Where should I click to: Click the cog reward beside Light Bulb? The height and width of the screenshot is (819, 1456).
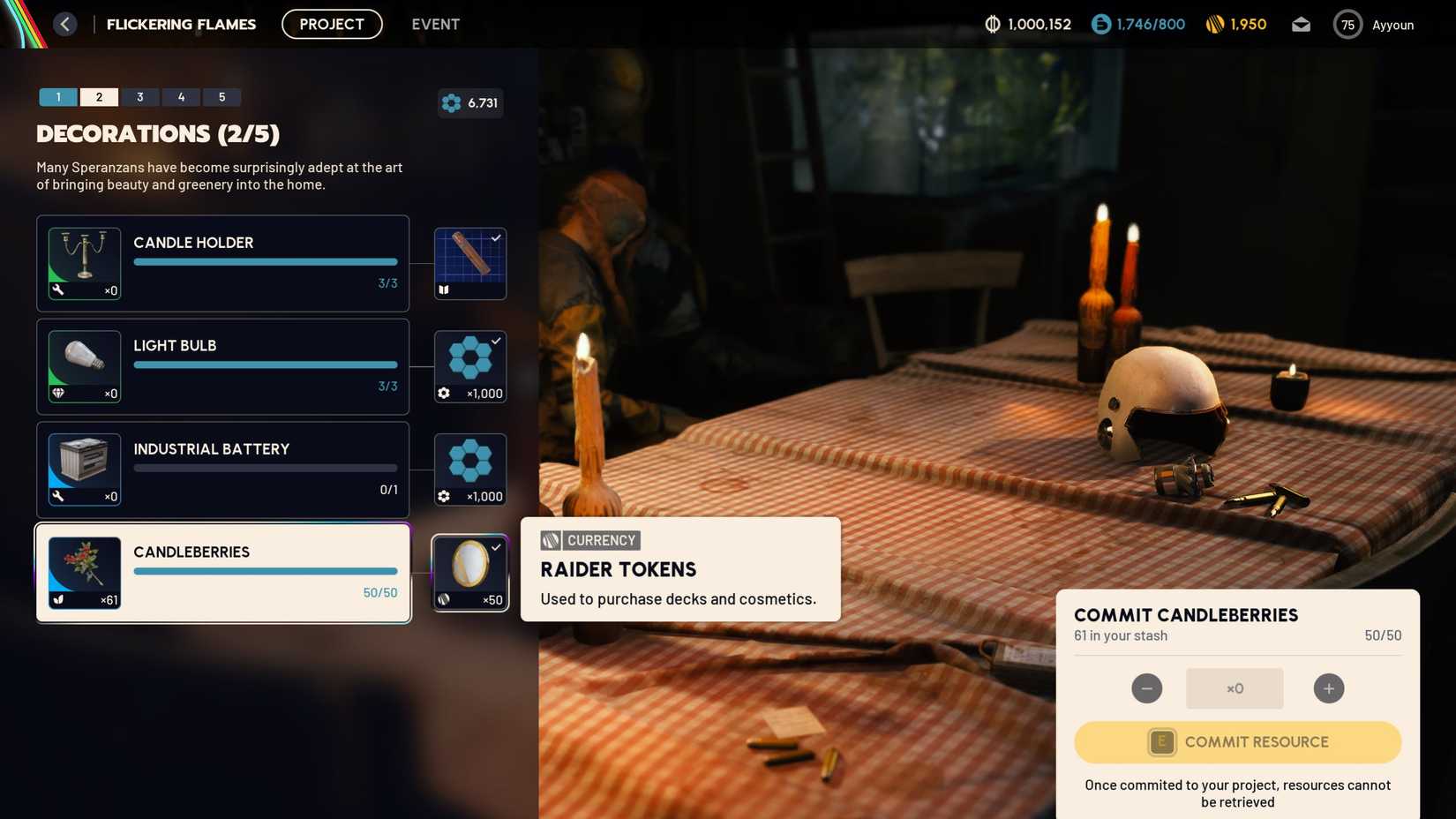coord(469,365)
